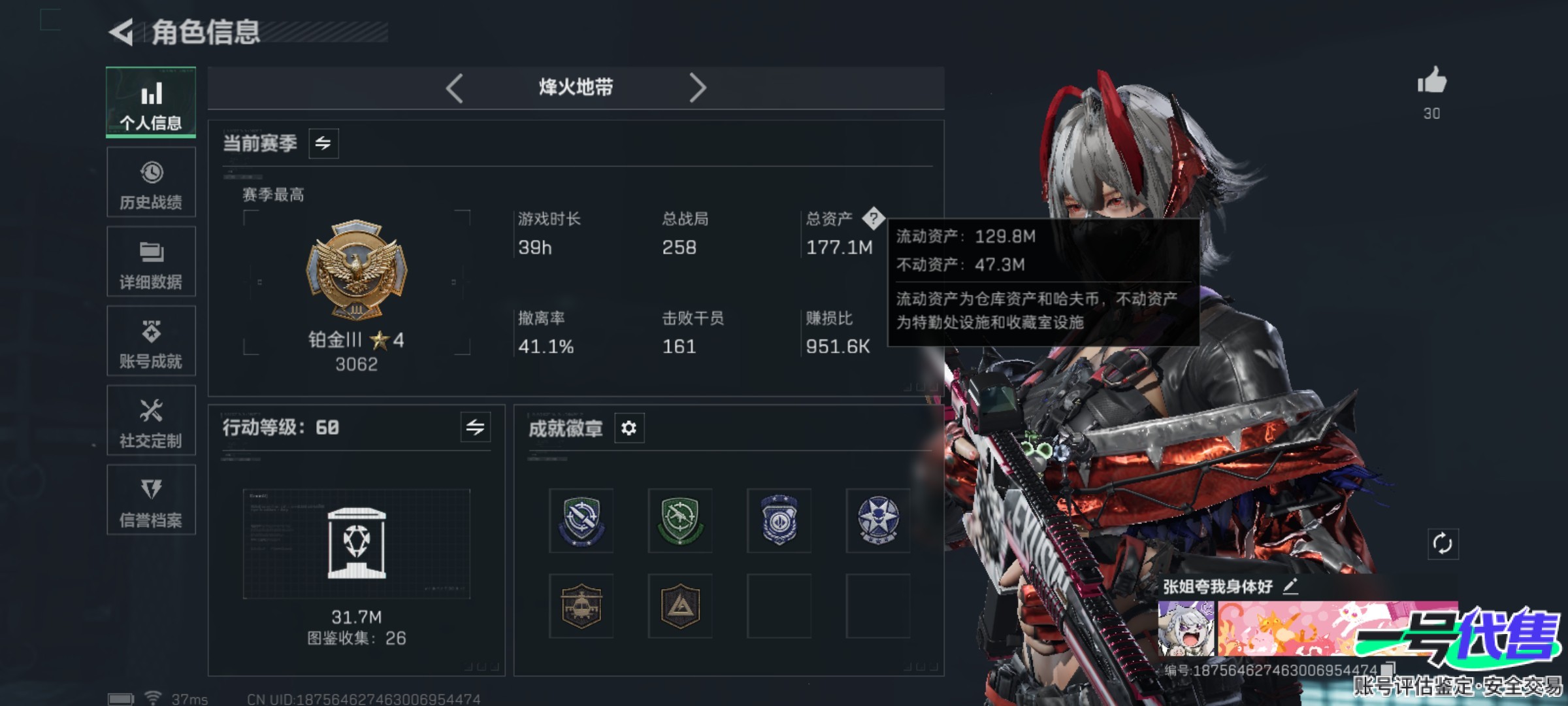This screenshot has height=706, width=1568.
Task: Click the right arrow beside 烽火地带
Action: pyautogui.click(x=699, y=87)
